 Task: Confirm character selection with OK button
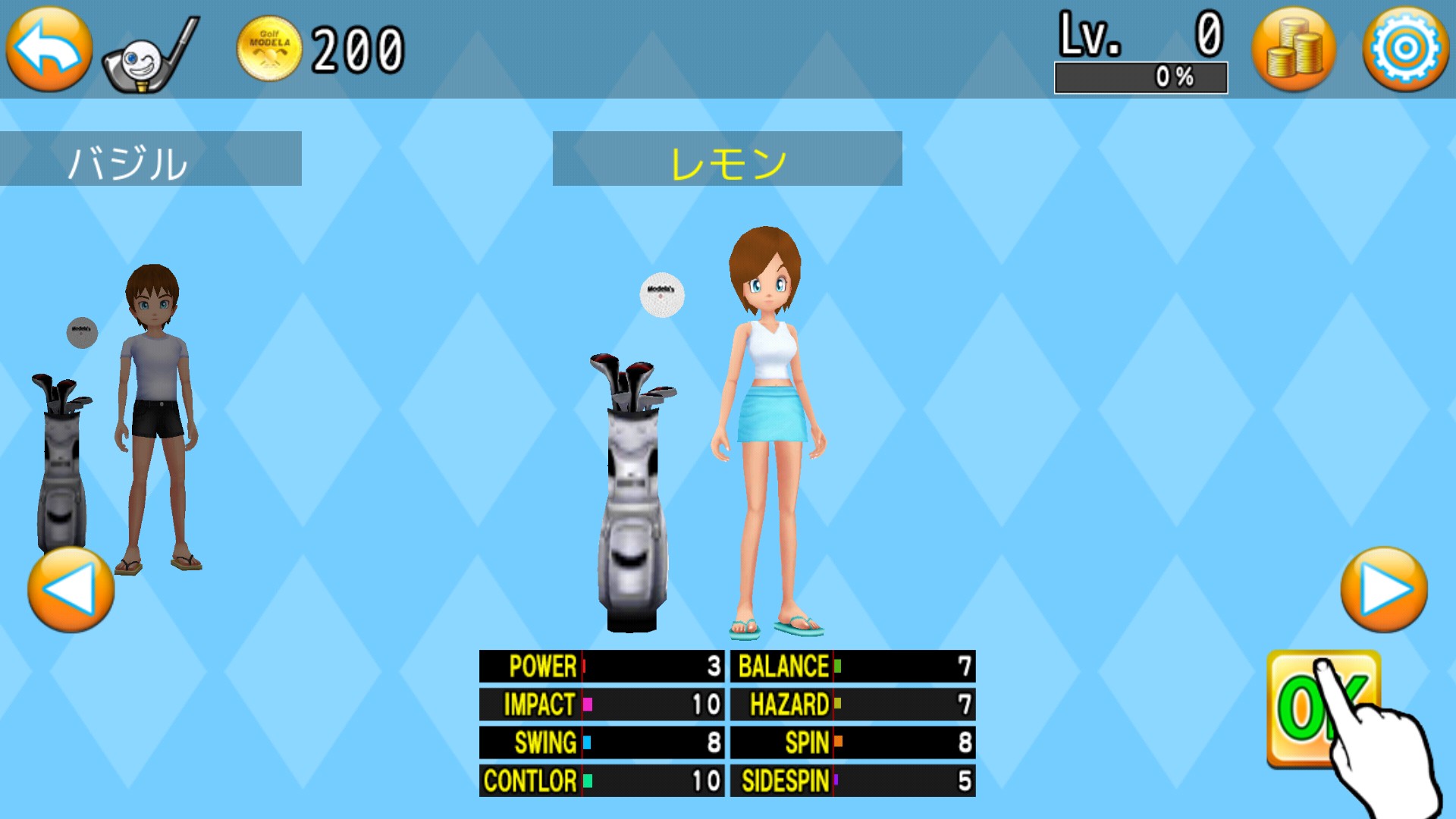tap(1323, 708)
